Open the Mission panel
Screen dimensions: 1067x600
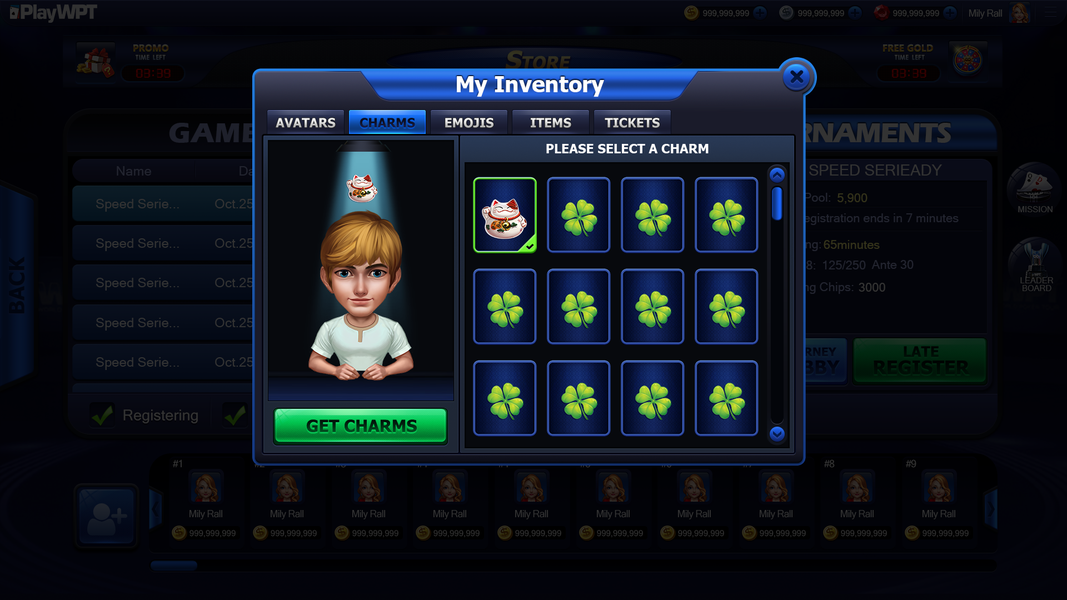pos(1035,188)
